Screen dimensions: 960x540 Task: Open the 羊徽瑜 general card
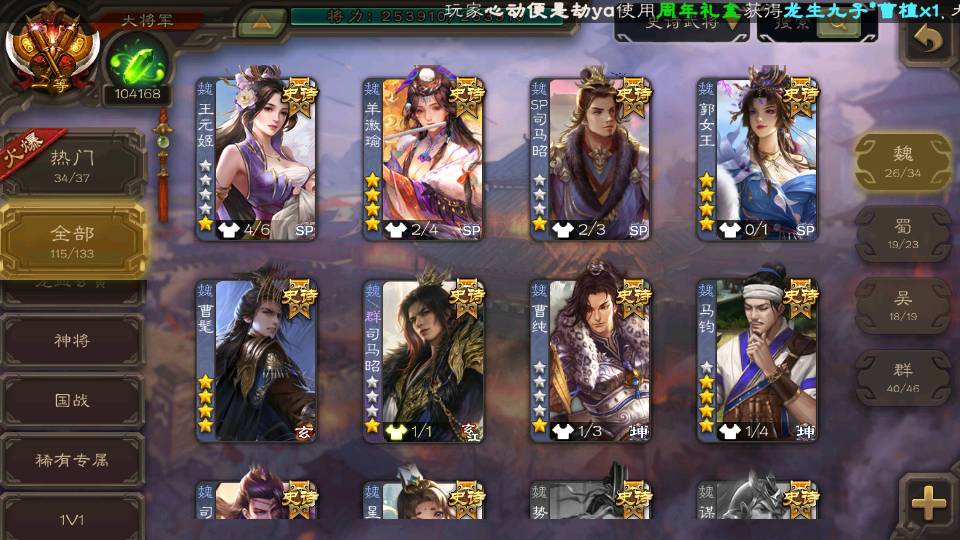[424, 157]
